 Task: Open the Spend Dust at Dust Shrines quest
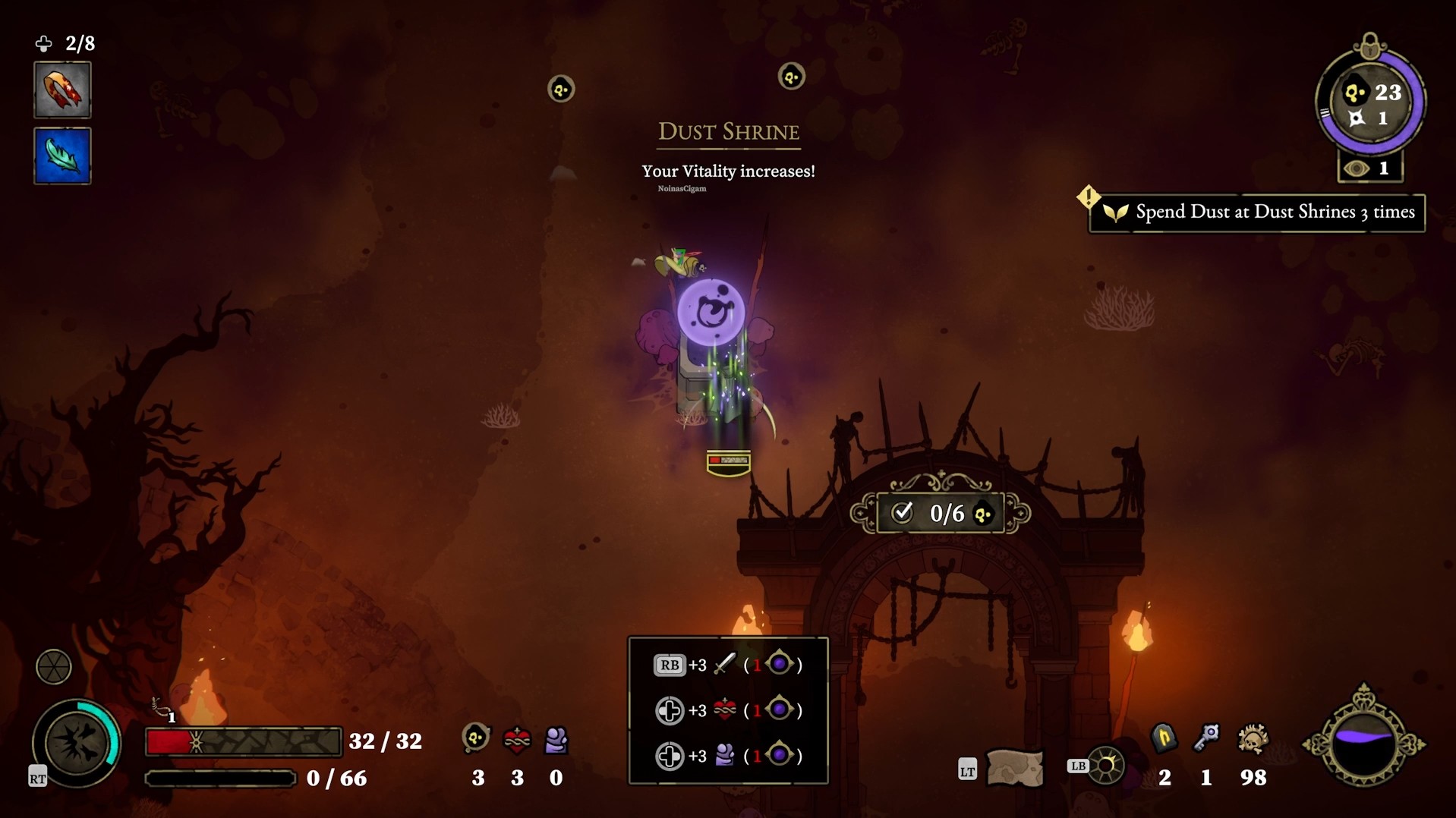(x=1257, y=212)
